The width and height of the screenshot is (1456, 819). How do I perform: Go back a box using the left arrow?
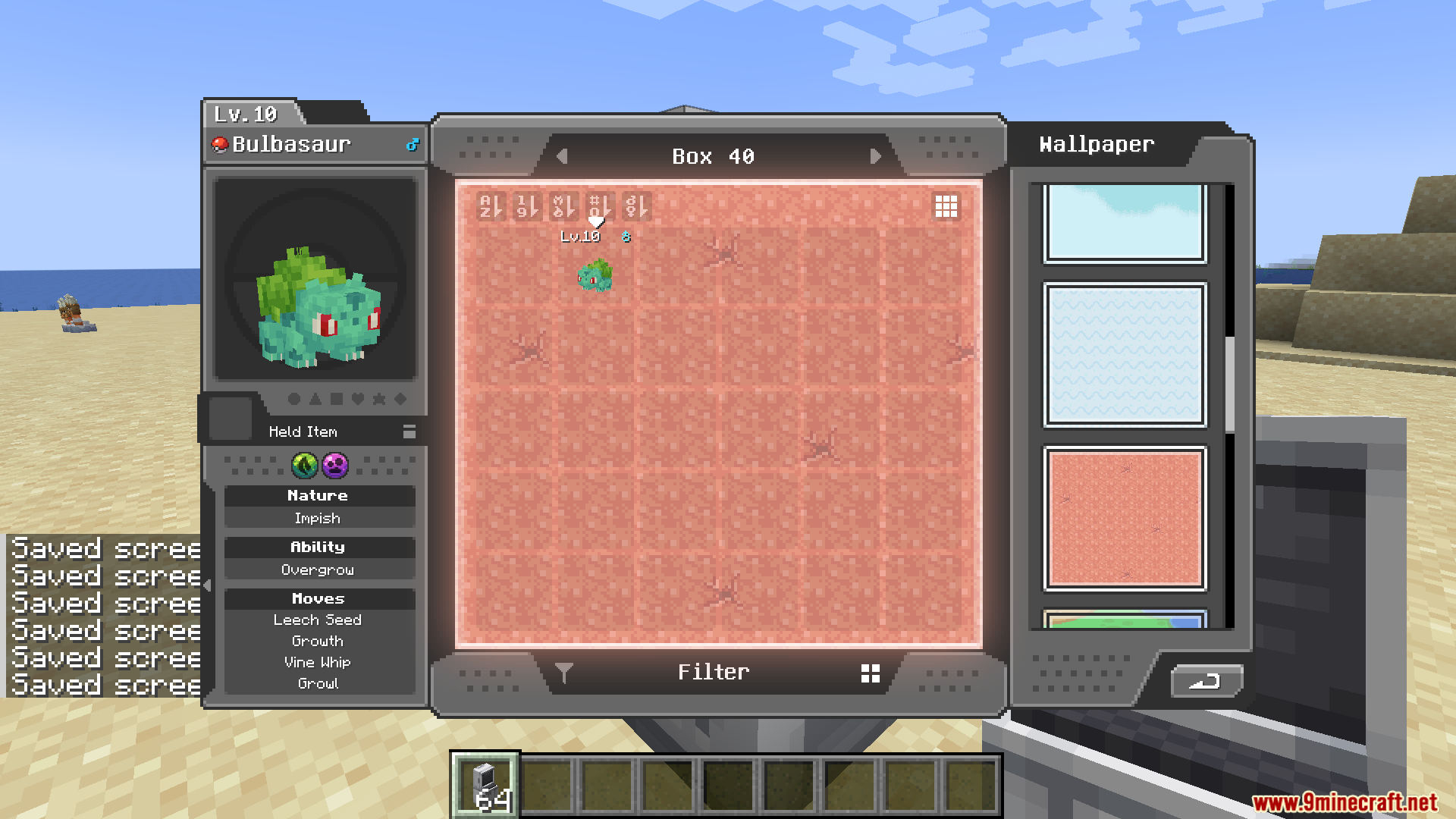tap(562, 156)
